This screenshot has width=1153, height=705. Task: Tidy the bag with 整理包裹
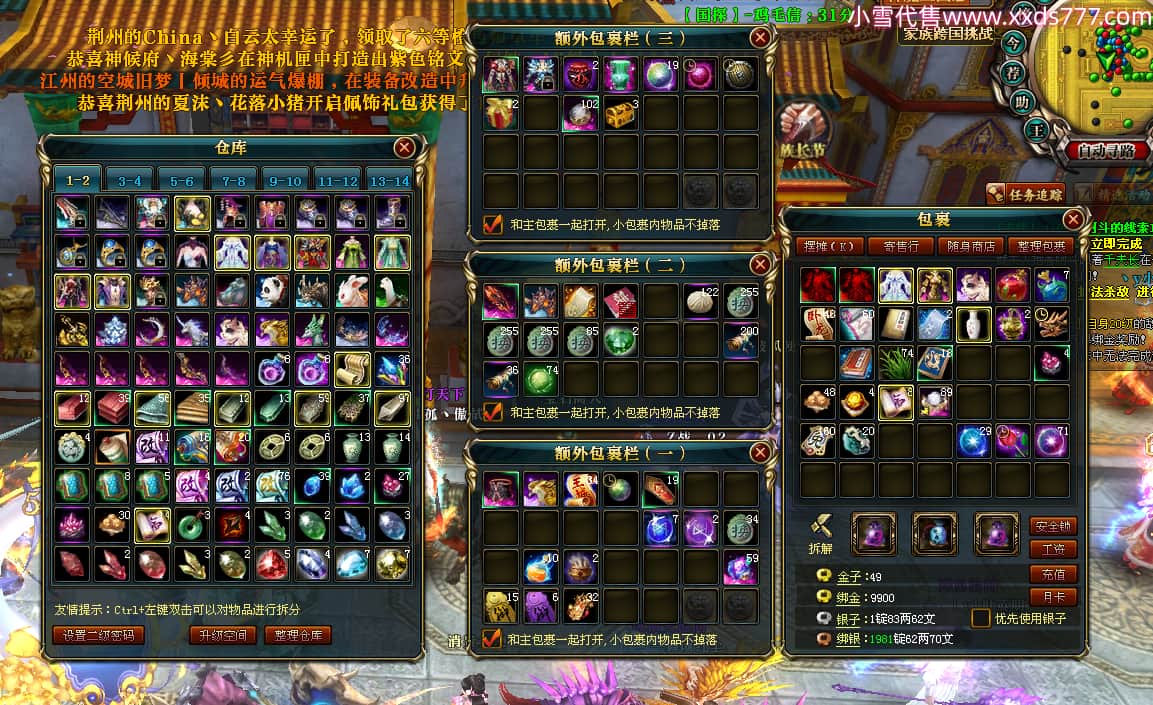1041,246
